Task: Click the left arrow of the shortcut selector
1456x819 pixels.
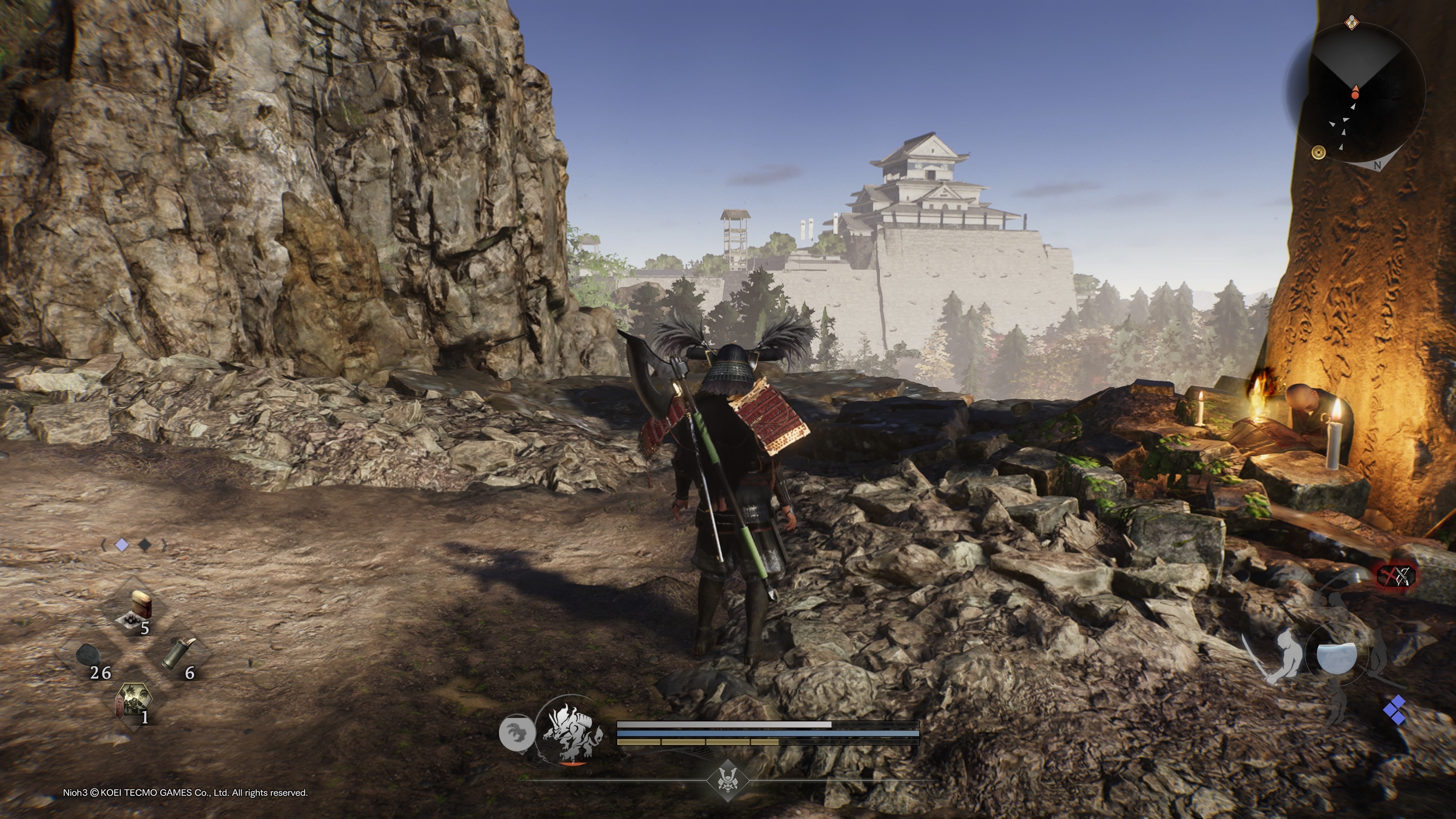Action: coord(104,545)
